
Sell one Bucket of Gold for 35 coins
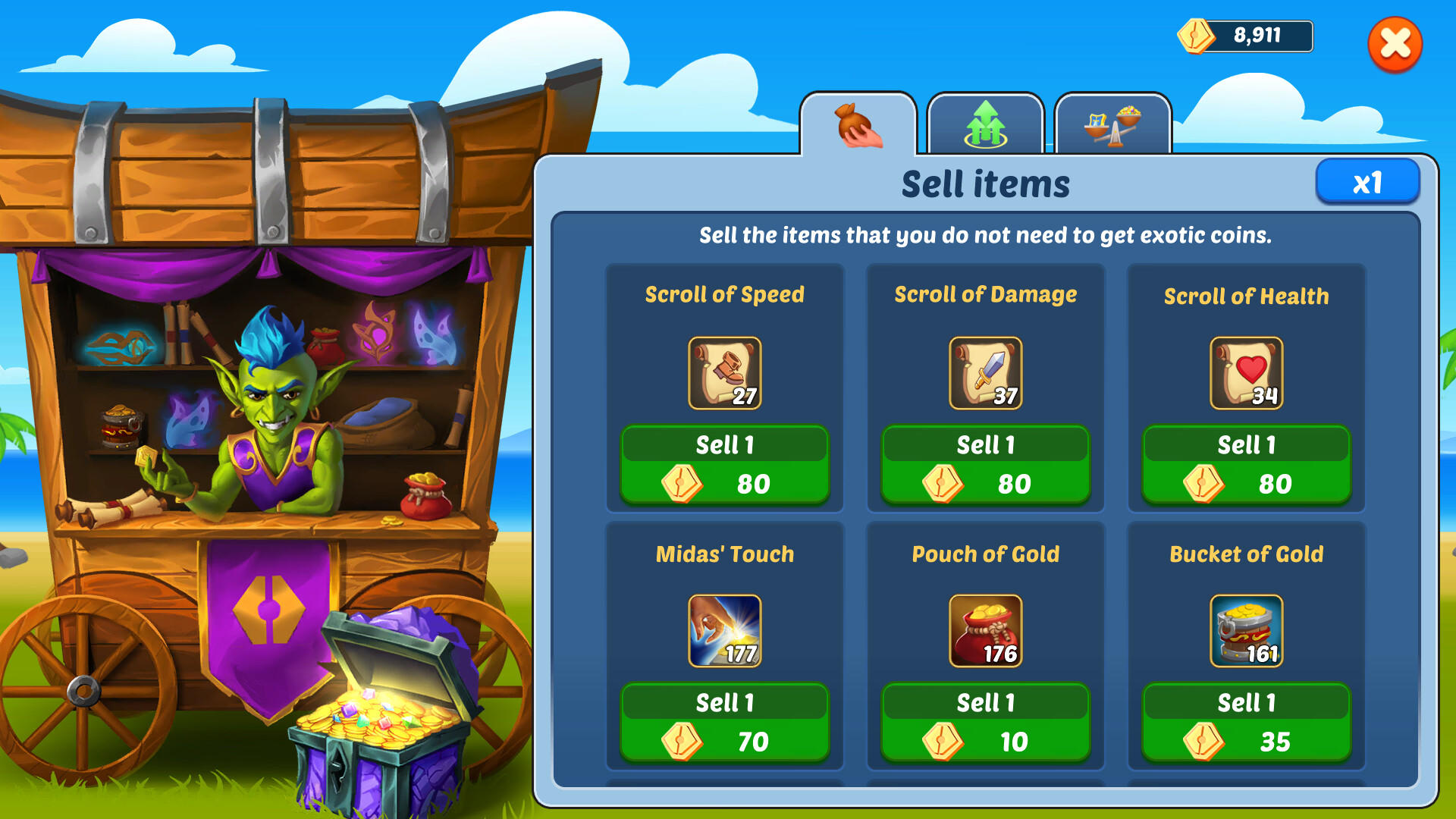pyautogui.click(x=1246, y=721)
